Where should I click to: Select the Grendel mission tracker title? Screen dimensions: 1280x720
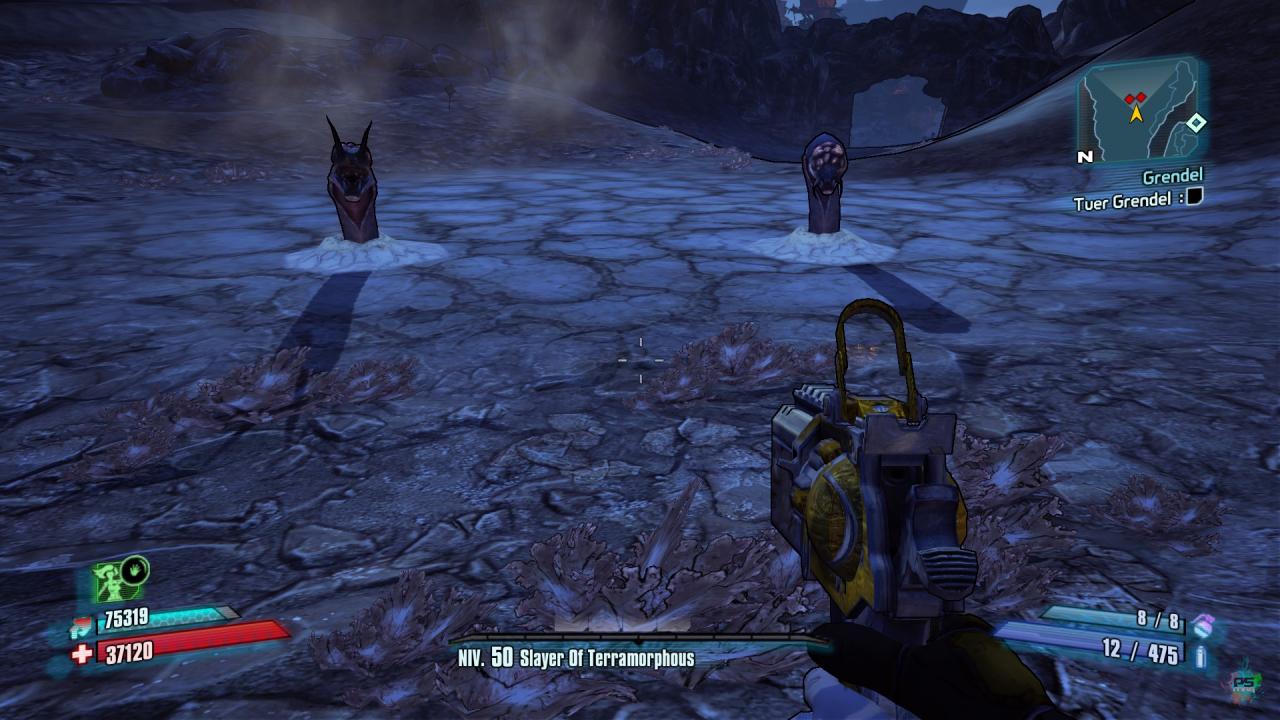coord(1172,177)
